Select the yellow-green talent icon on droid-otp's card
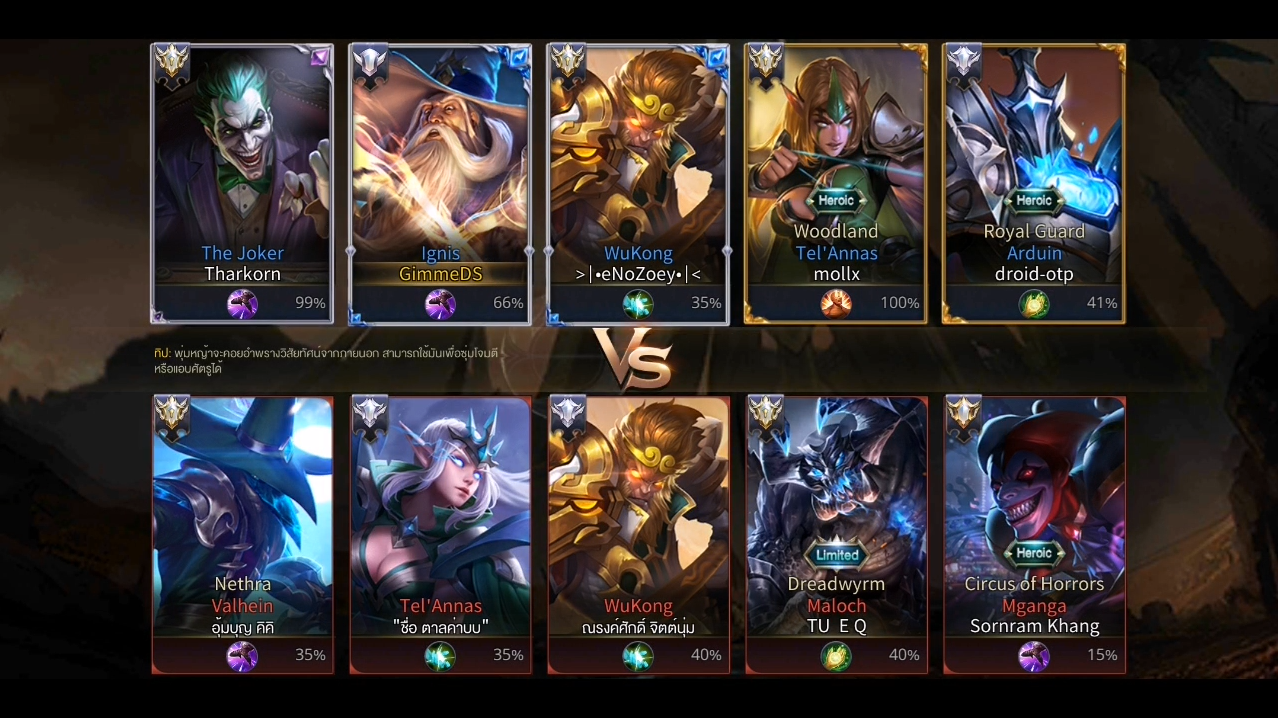 (1034, 303)
